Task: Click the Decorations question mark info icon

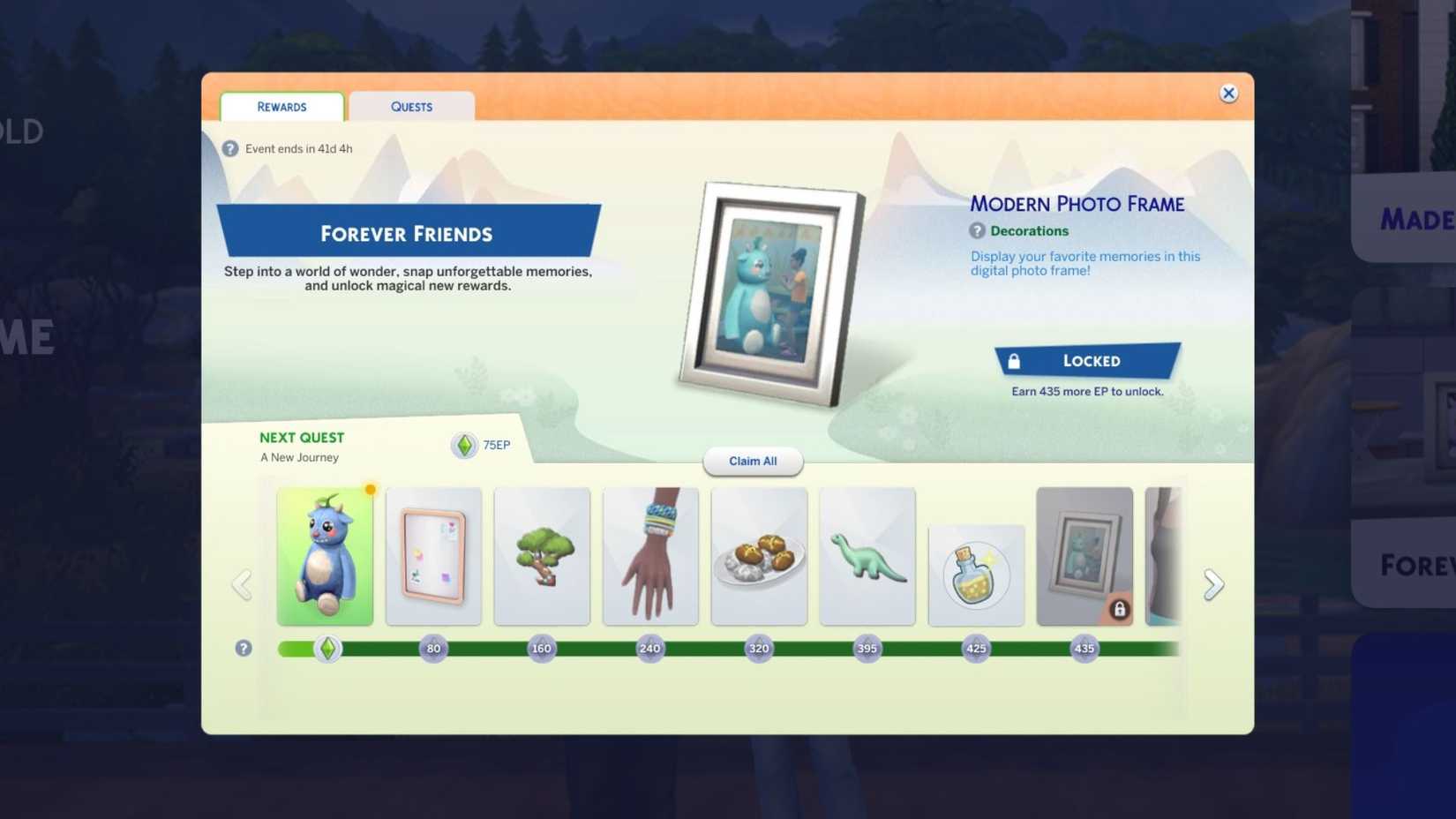Action: tap(977, 230)
